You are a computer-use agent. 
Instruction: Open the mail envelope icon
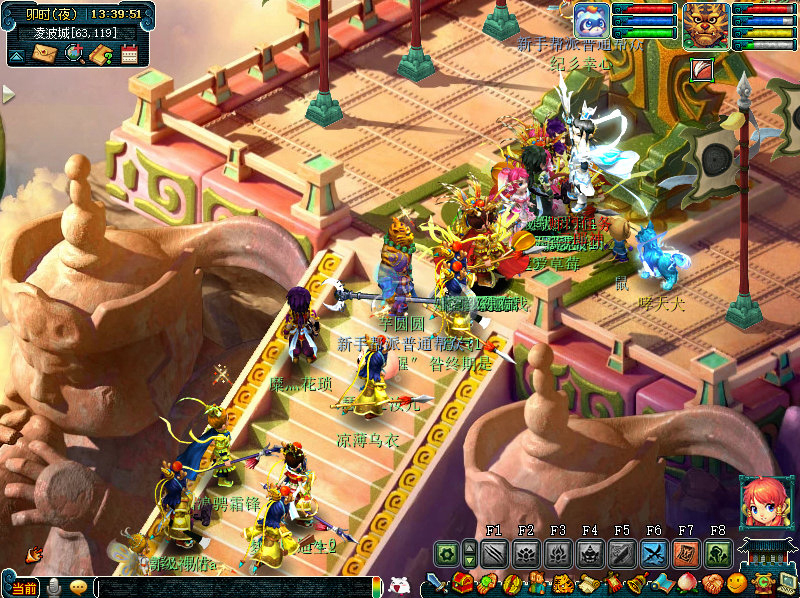coord(43,54)
